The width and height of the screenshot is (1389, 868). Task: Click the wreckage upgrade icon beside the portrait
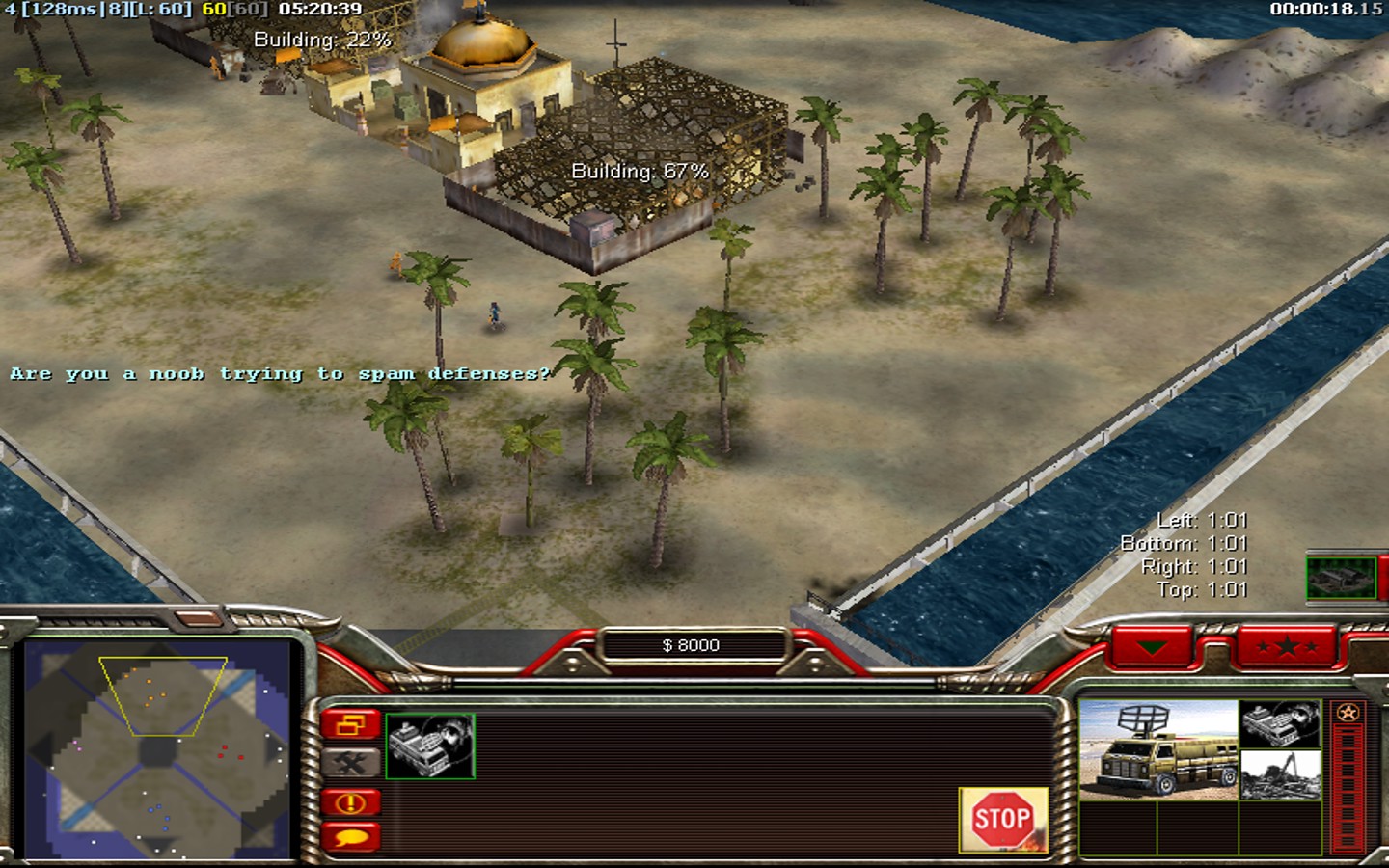1280,774
